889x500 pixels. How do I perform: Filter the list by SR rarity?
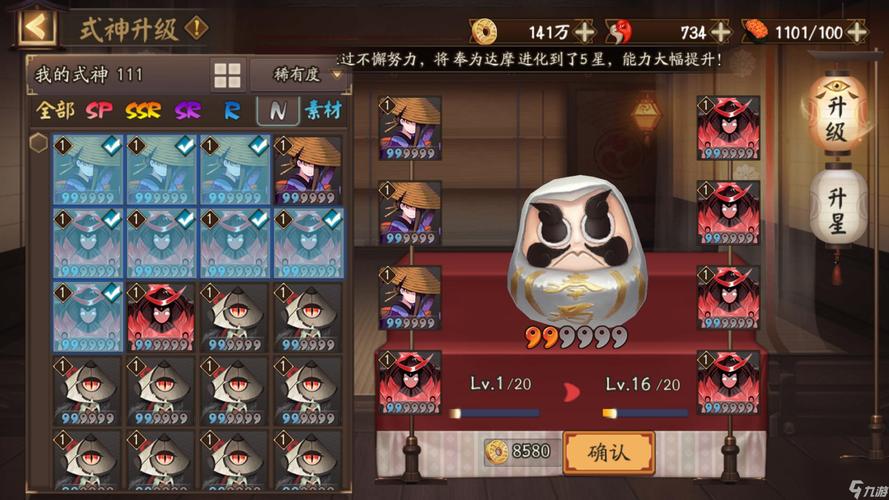187,110
